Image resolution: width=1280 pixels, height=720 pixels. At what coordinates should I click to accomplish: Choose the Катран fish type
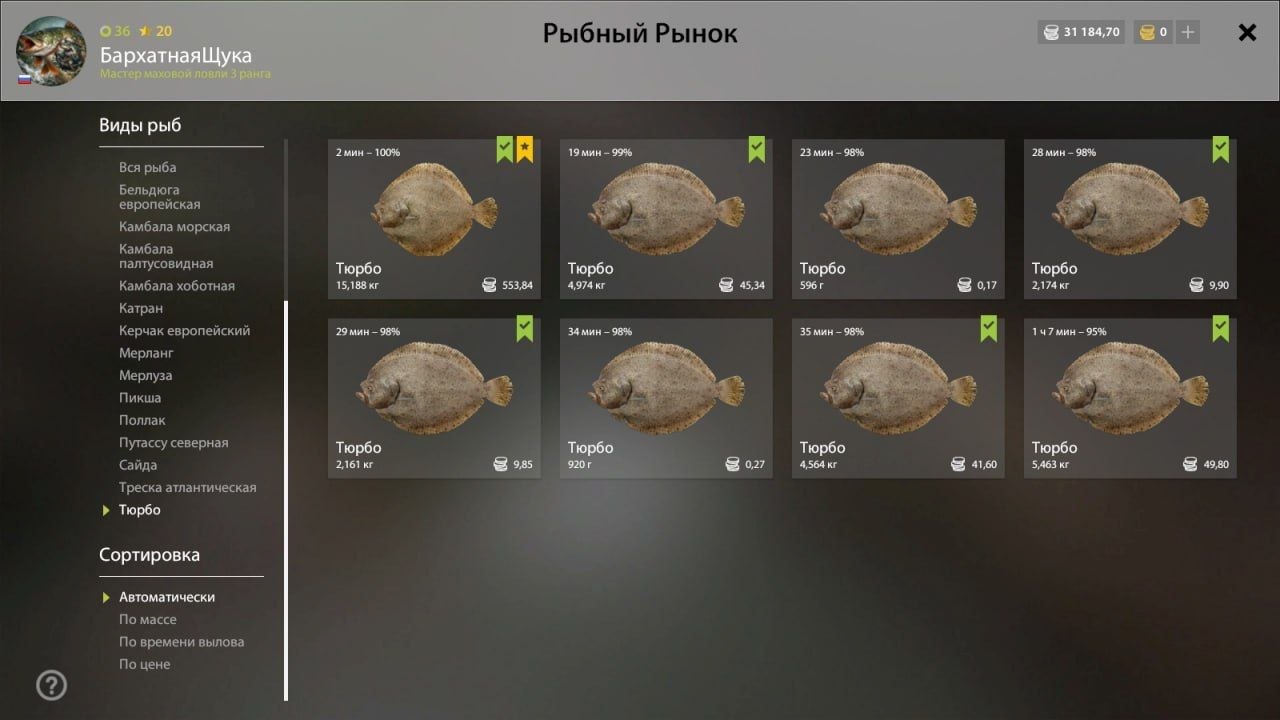coord(141,308)
